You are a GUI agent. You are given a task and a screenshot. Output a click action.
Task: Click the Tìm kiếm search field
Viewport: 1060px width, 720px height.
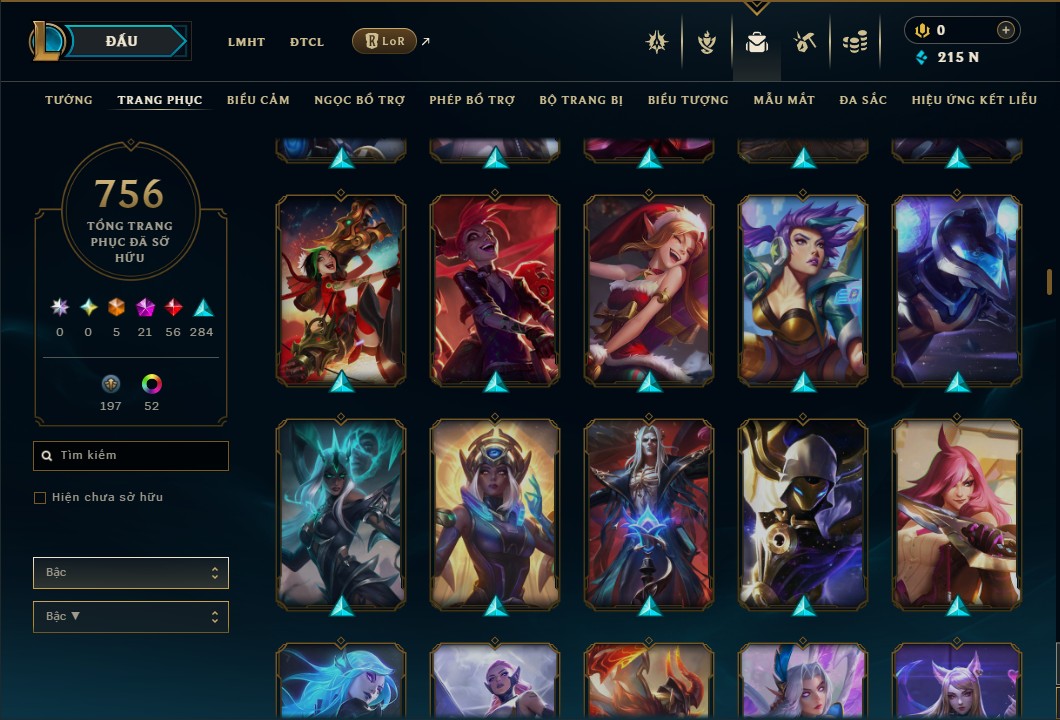click(x=131, y=456)
